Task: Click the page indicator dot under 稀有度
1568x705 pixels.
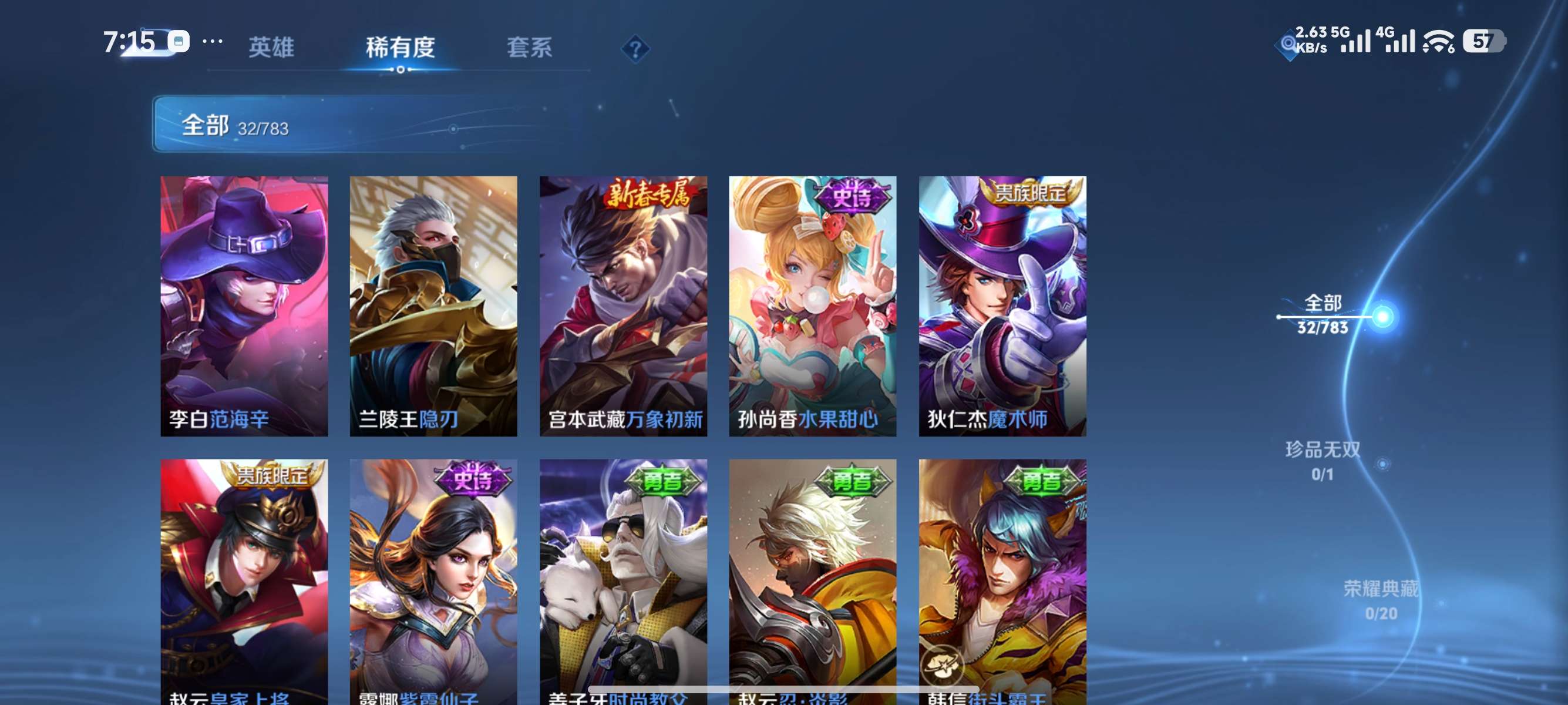Action: 400,69
